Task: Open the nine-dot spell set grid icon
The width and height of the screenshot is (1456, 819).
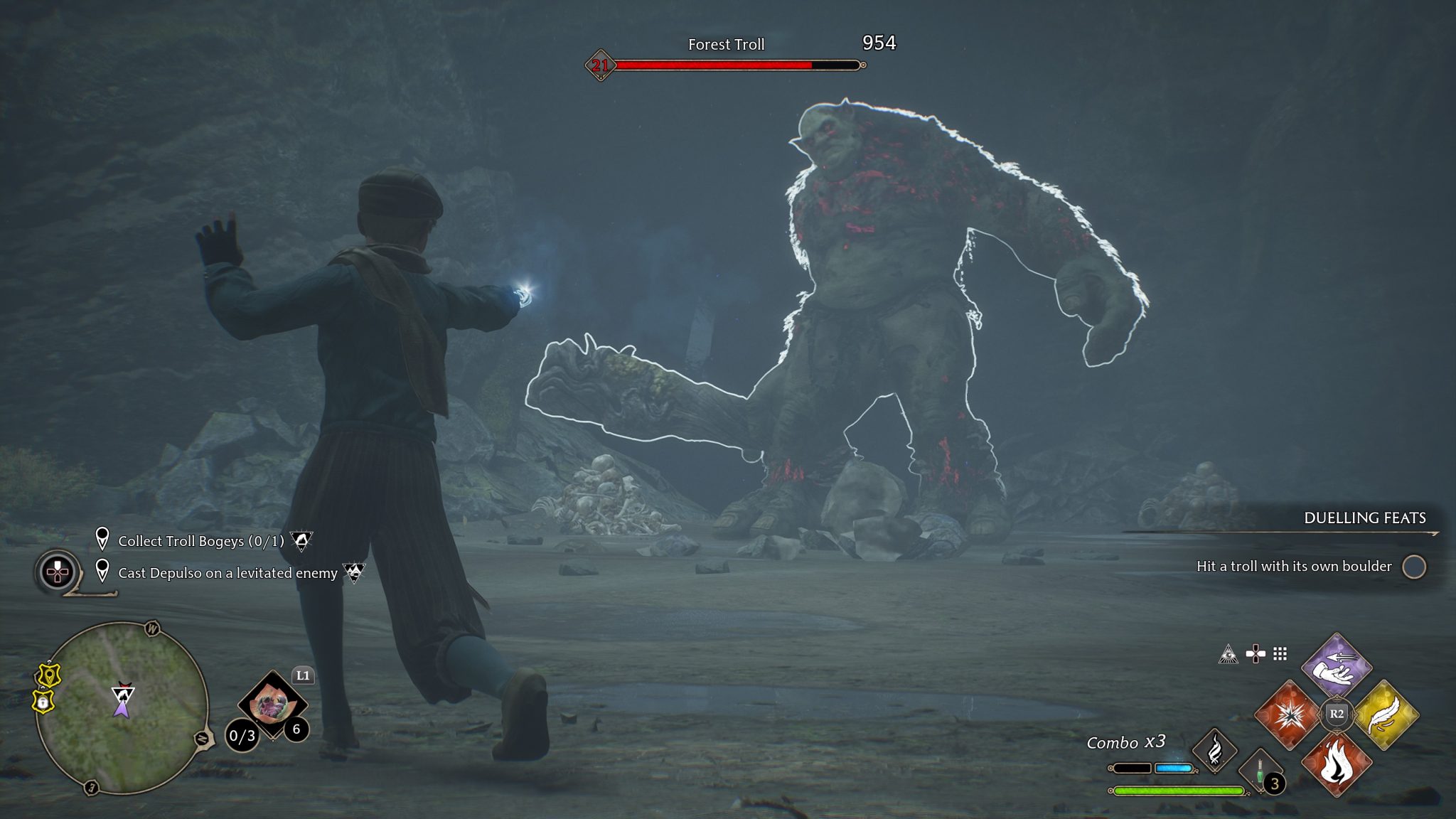Action: click(1280, 653)
